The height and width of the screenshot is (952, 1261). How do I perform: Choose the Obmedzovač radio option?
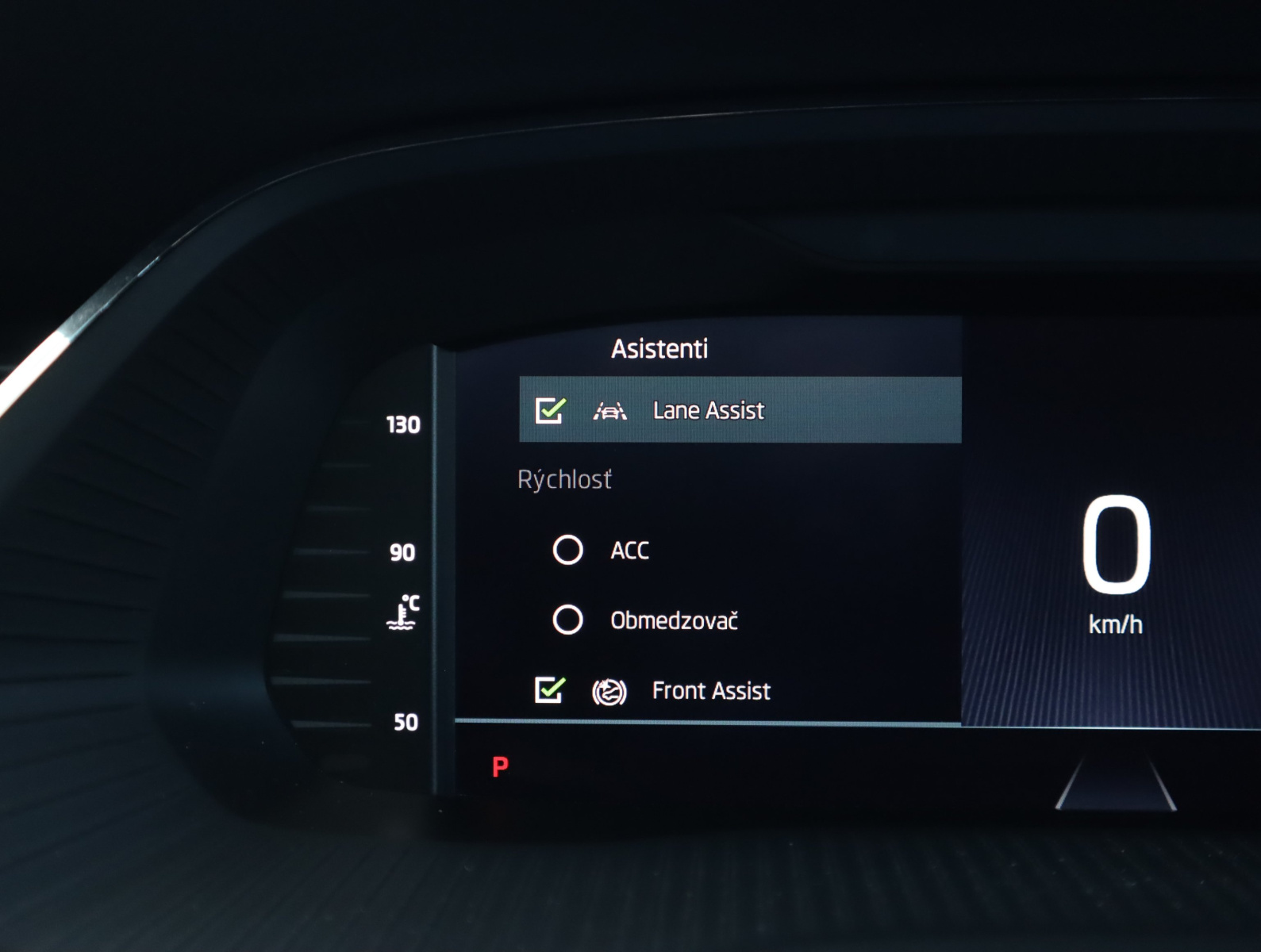[x=567, y=620]
